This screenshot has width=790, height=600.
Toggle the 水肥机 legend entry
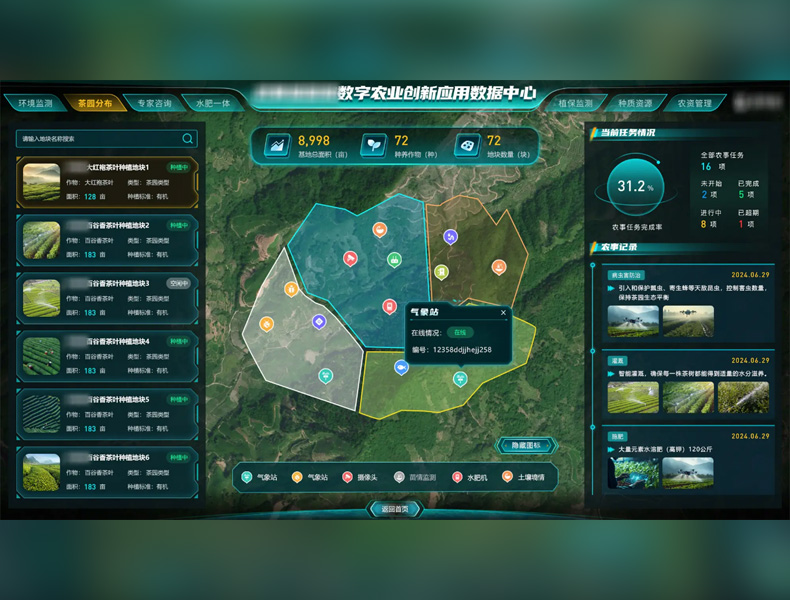[470, 478]
